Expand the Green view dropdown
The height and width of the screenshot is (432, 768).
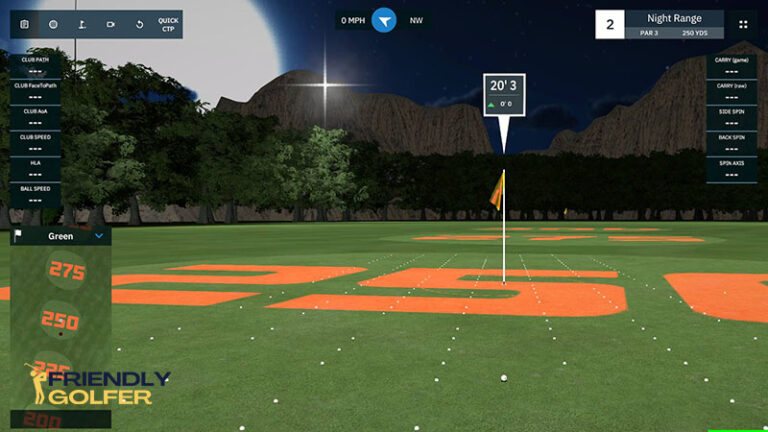(x=99, y=237)
